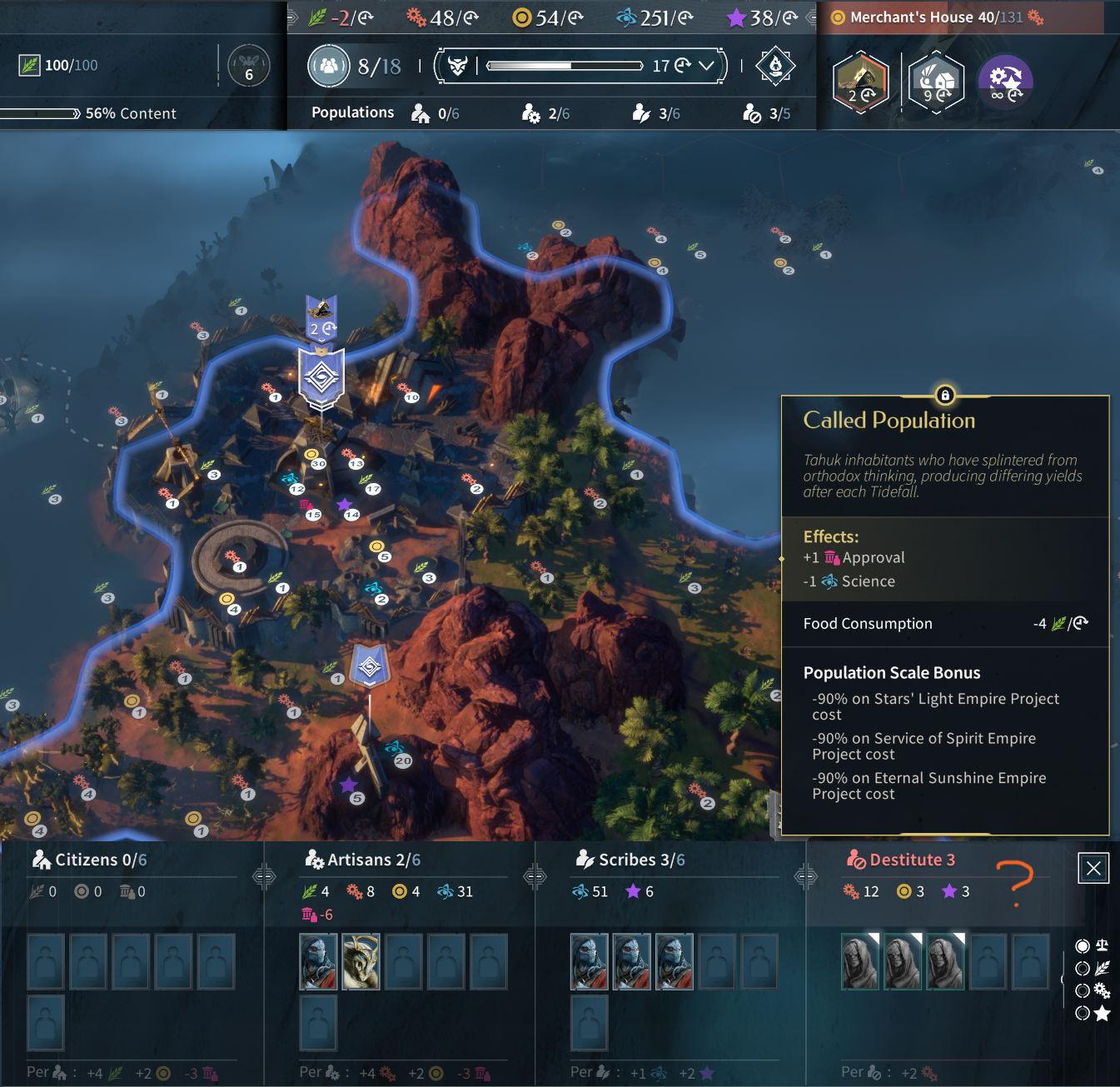Image resolution: width=1120 pixels, height=1087 pixels.
Task: Select the purple infinite-turn conversion project icon
Action: 1005,82
